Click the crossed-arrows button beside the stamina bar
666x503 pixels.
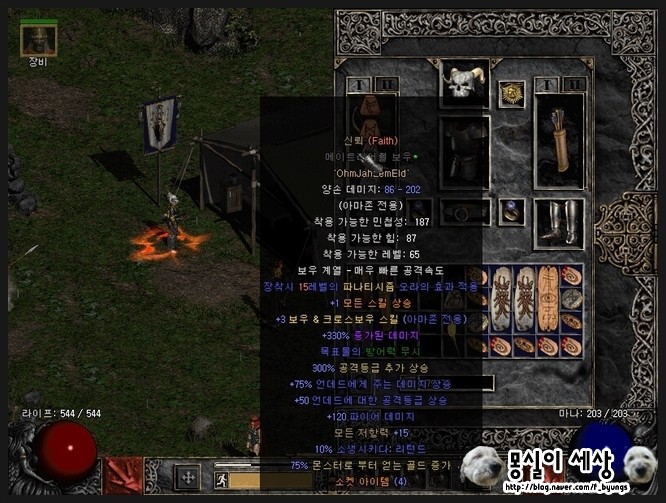coord(188,477)
